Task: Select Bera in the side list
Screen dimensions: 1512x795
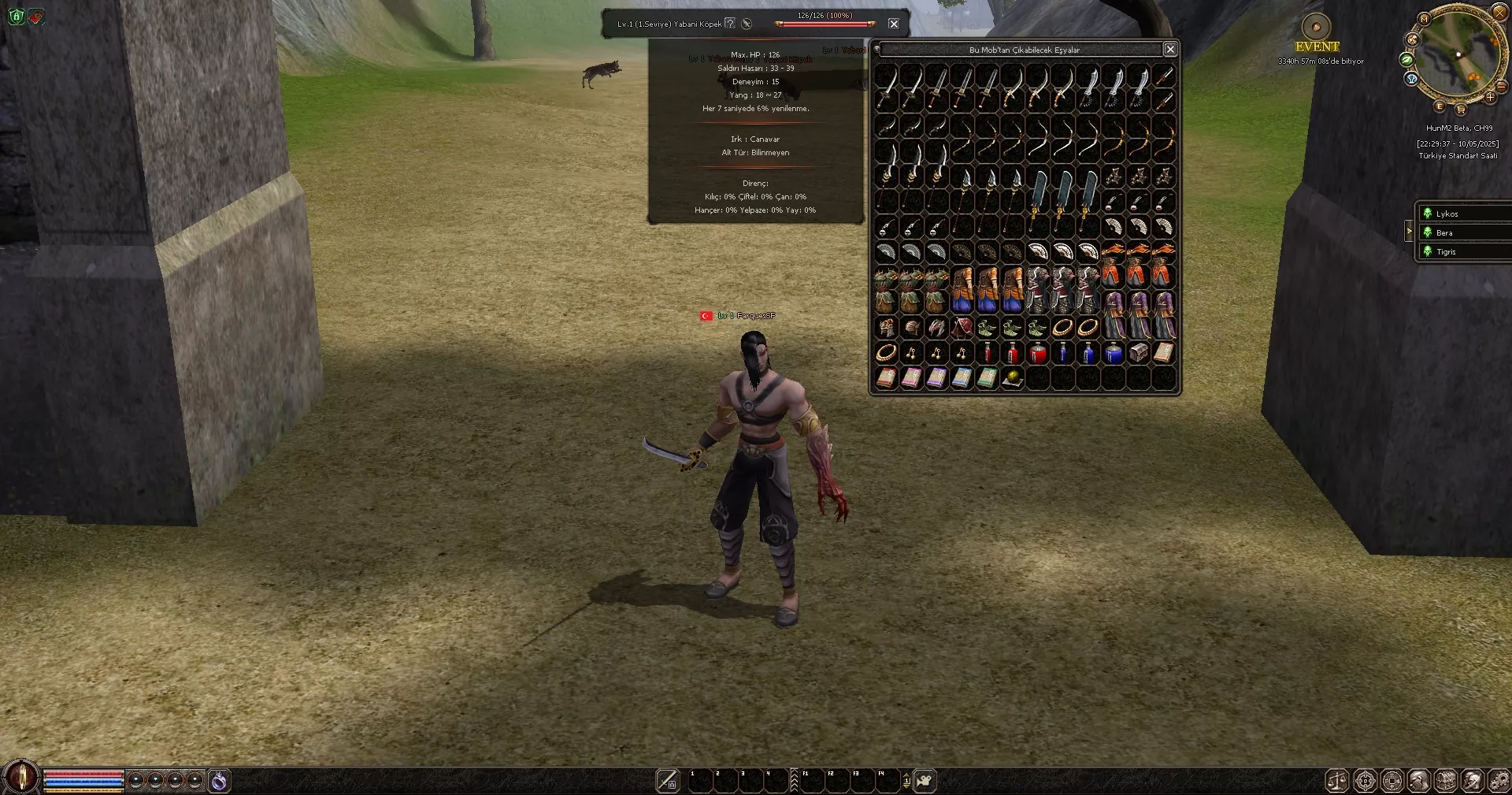Action: (x=1444, y=232)
